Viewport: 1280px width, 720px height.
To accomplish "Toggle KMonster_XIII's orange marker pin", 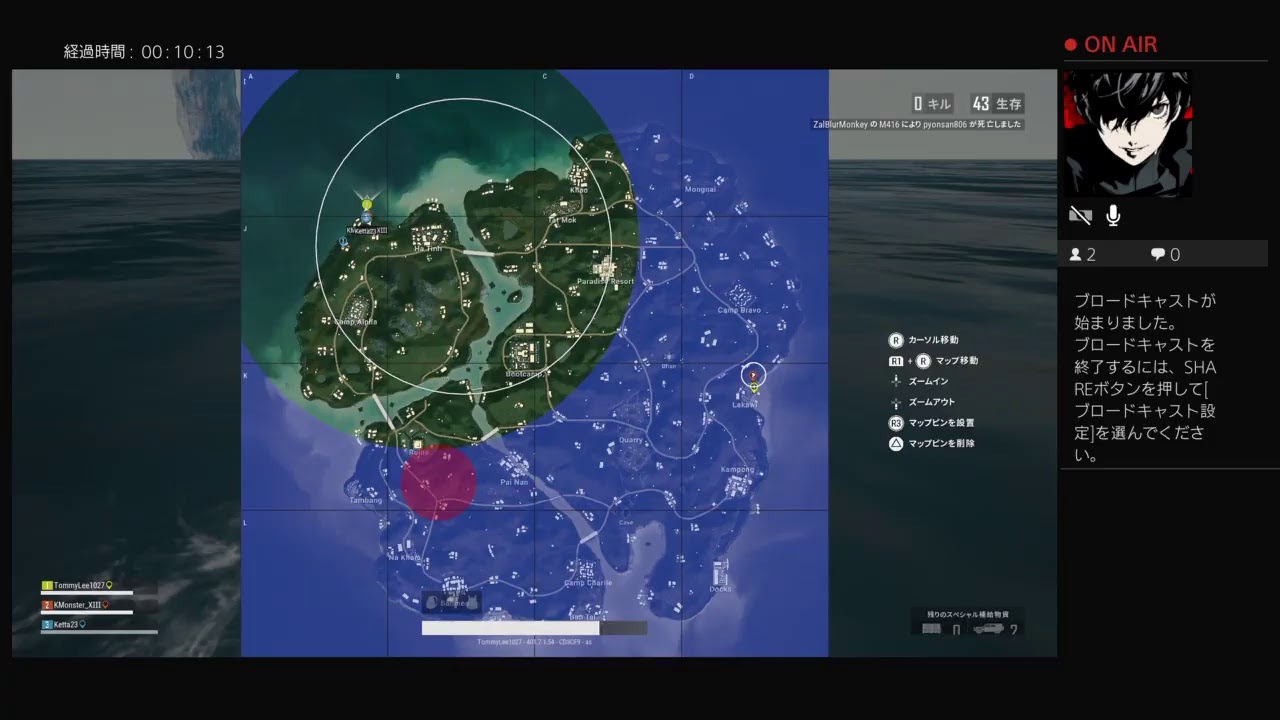I will [x=106, y=605].
